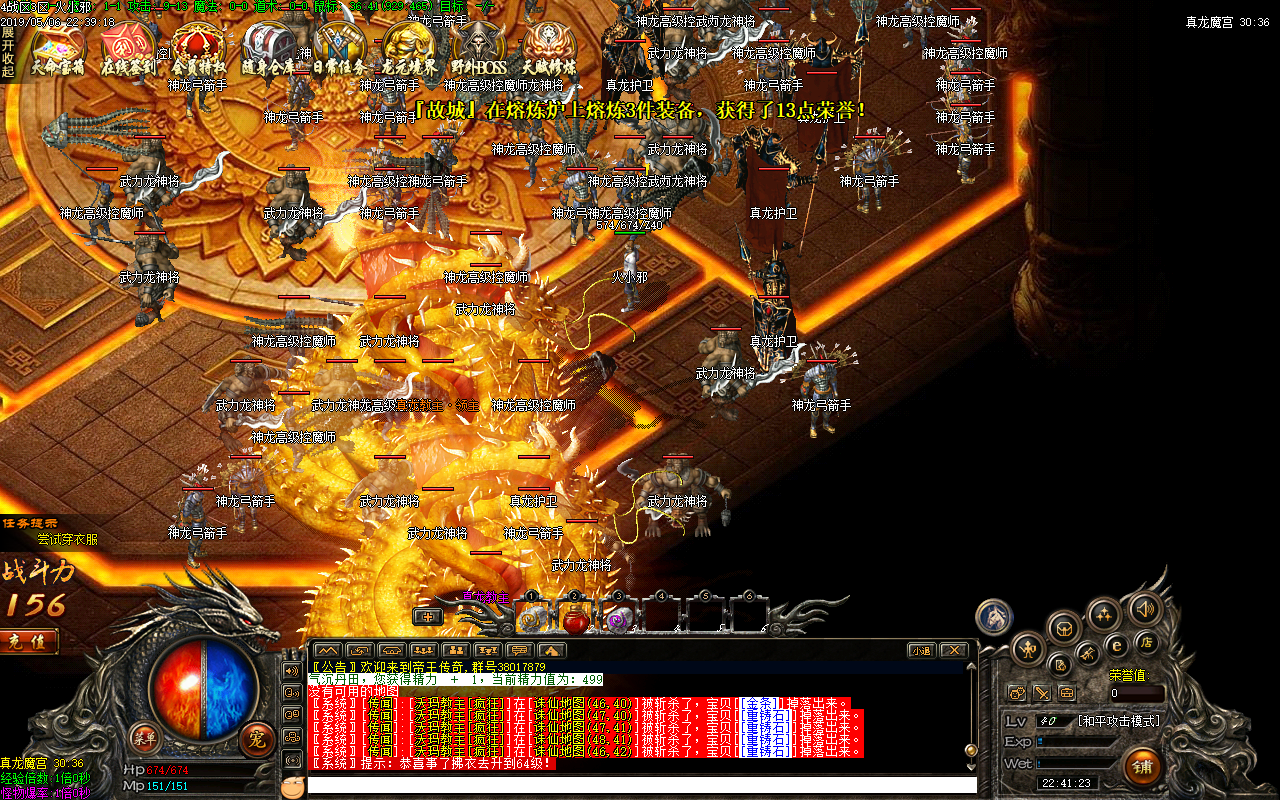Use the red potion in hotbar slot 2
The width and height of the screenshot is (1280, 800).
point(574,619)
